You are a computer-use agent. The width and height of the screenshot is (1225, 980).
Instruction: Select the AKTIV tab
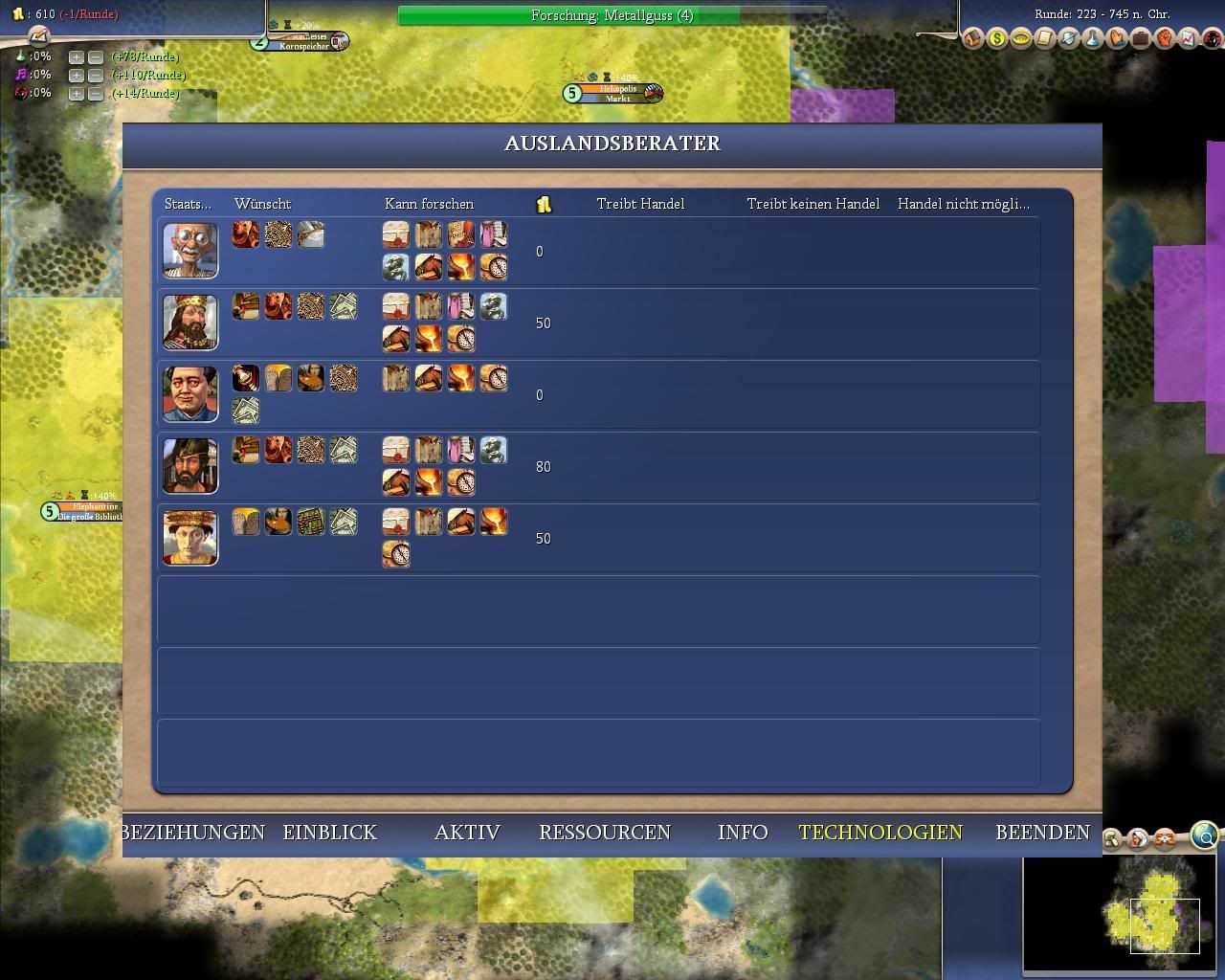coord(467,833)
